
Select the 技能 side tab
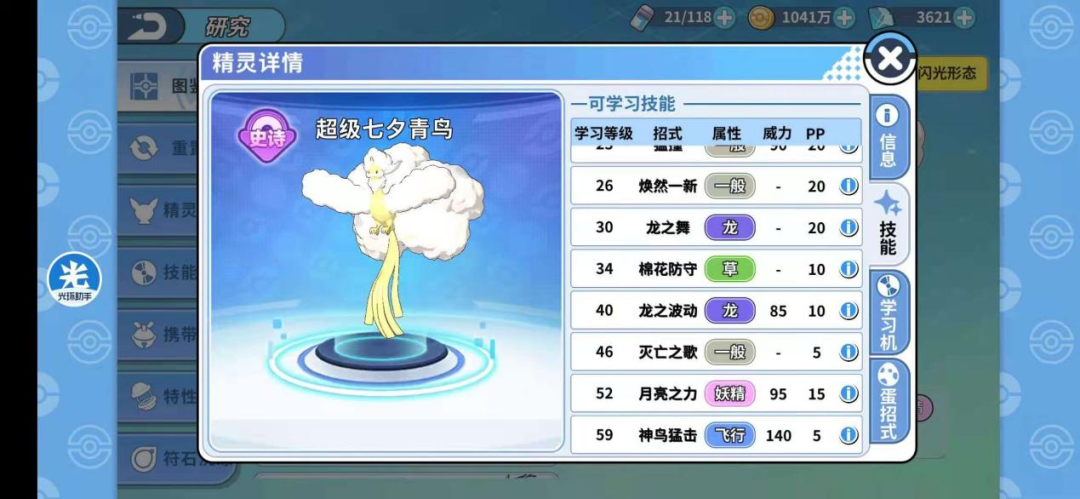[x=887, y=225]
